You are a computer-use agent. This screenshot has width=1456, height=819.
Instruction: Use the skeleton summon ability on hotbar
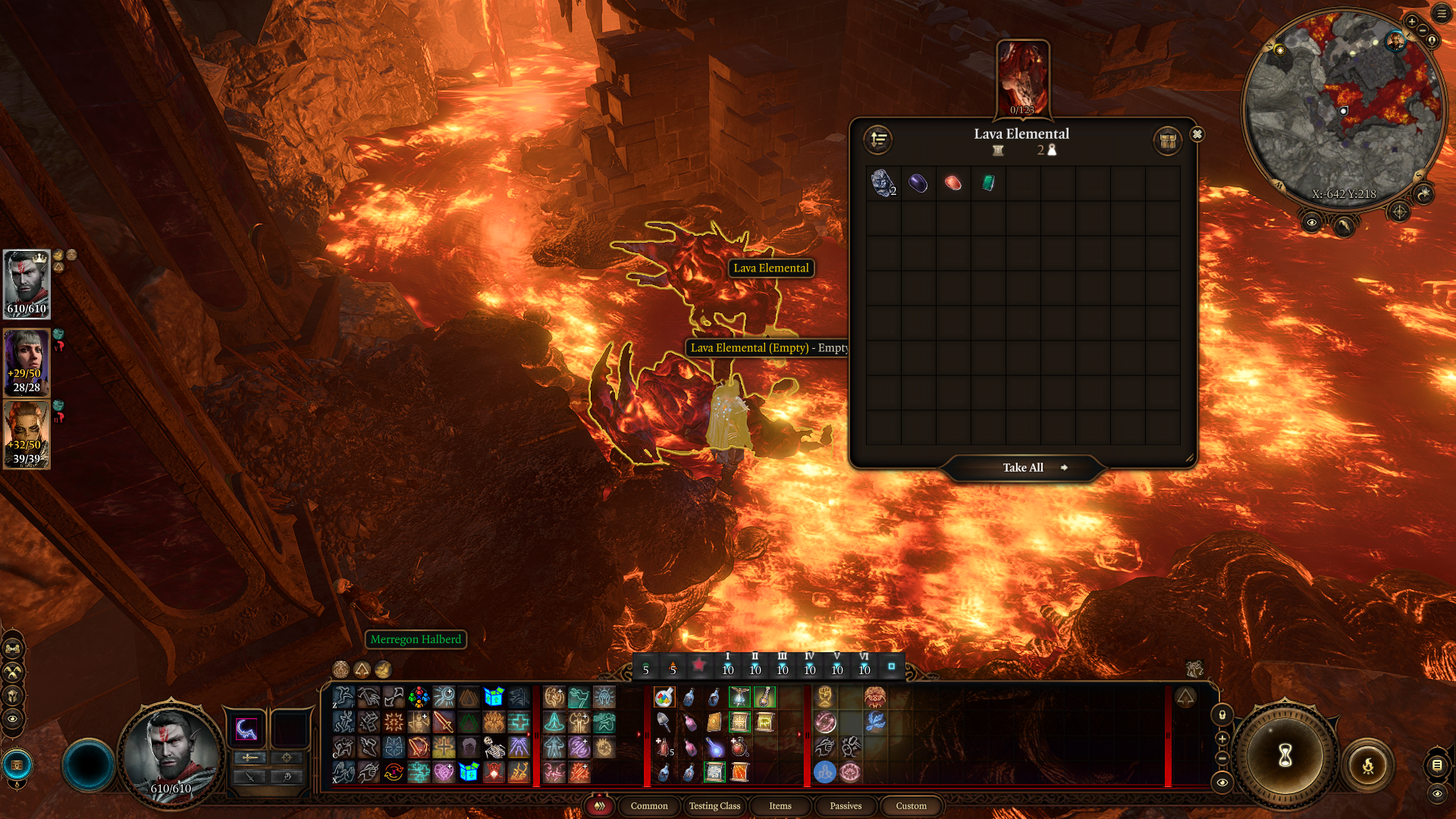tap(494, 748)
